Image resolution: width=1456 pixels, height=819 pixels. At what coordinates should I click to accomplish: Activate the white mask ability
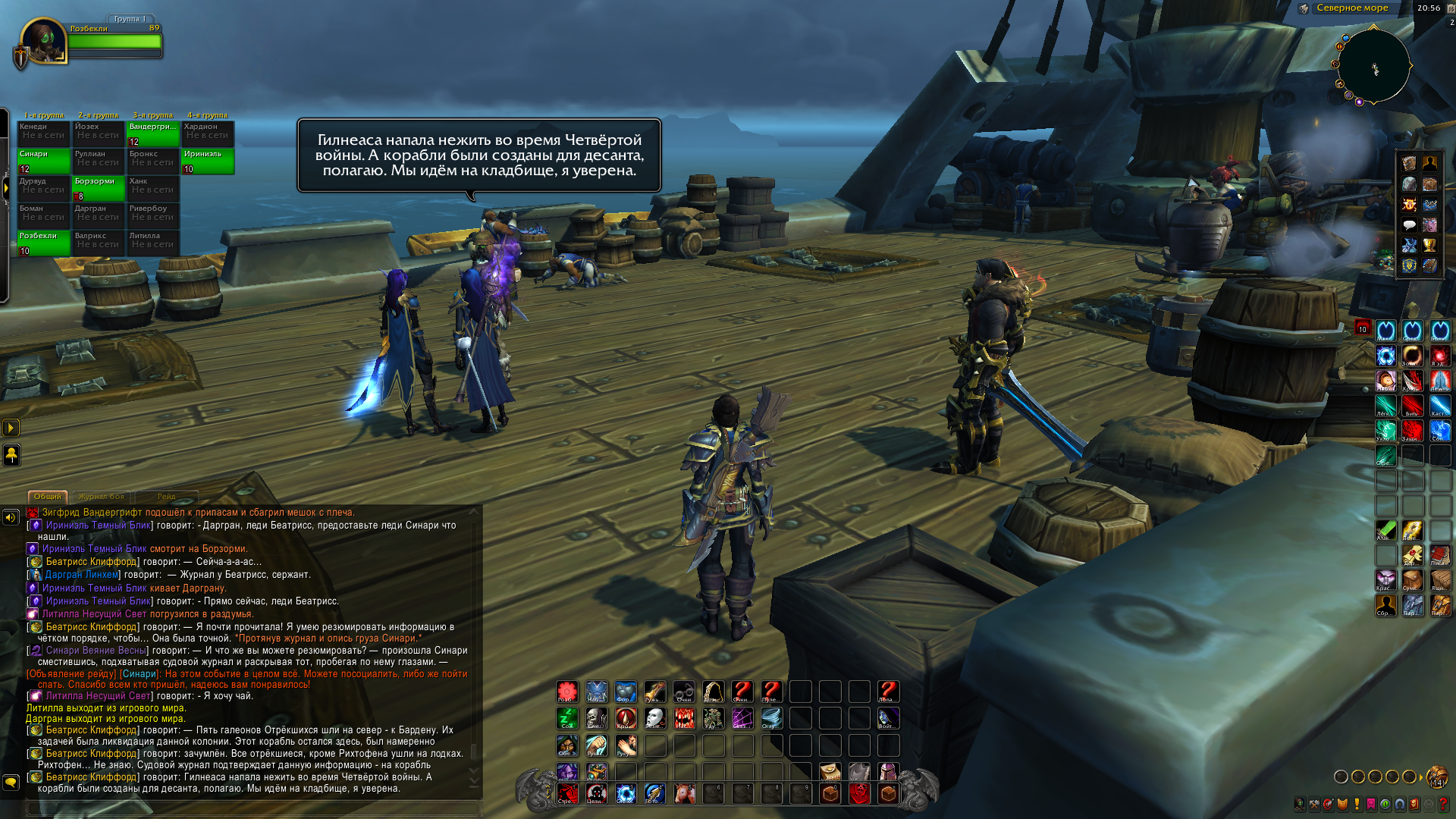click(654, 718)
